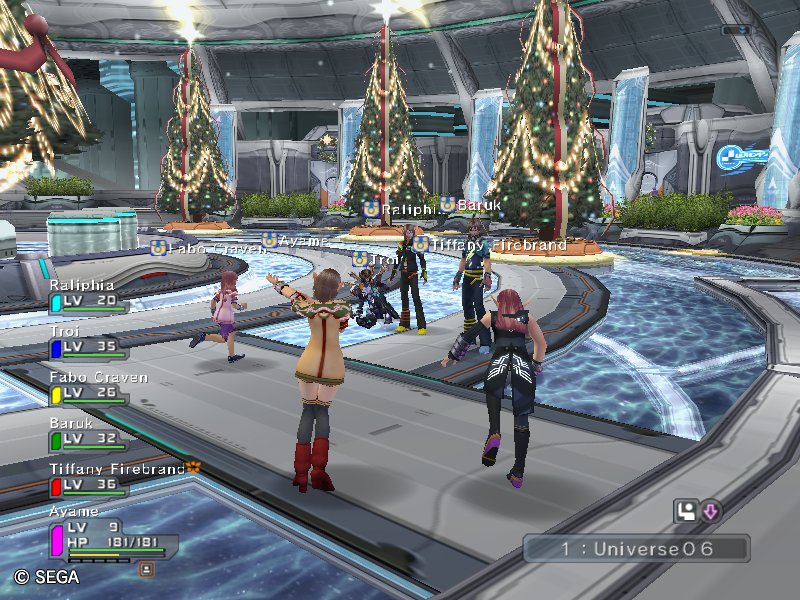Click the Universe 06 location indicator
The width and height of the screenshot is (800, 600).
pyautogui.click(x=636, y=549)
